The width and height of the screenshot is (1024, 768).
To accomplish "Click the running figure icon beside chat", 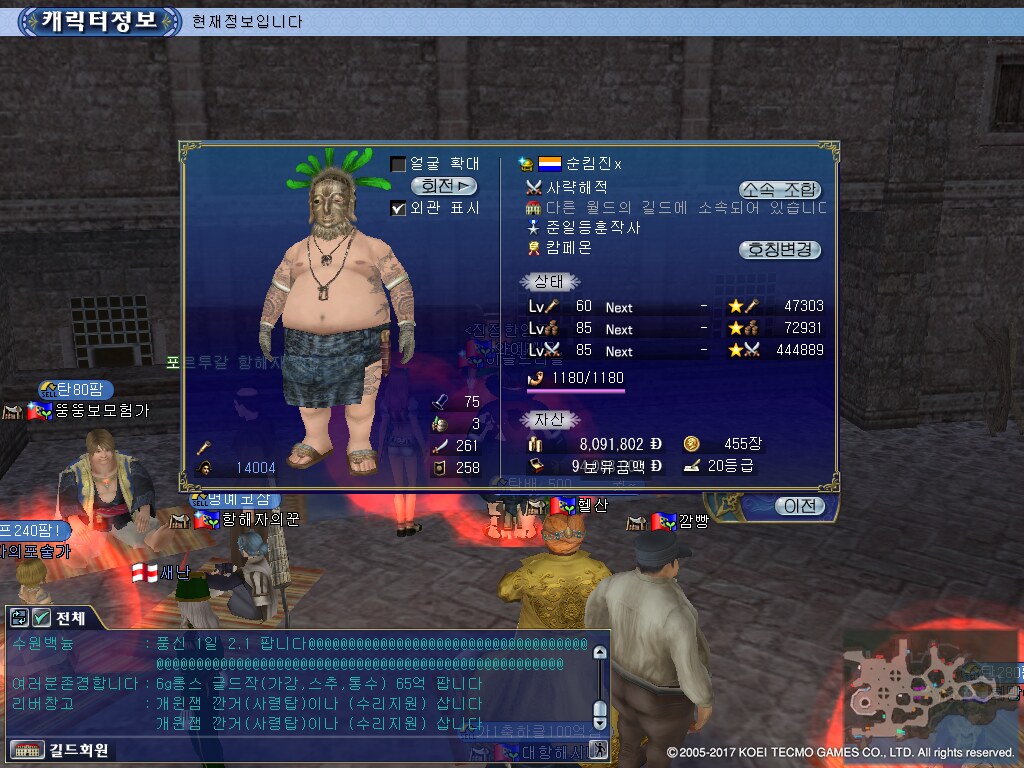I will 599,748.
